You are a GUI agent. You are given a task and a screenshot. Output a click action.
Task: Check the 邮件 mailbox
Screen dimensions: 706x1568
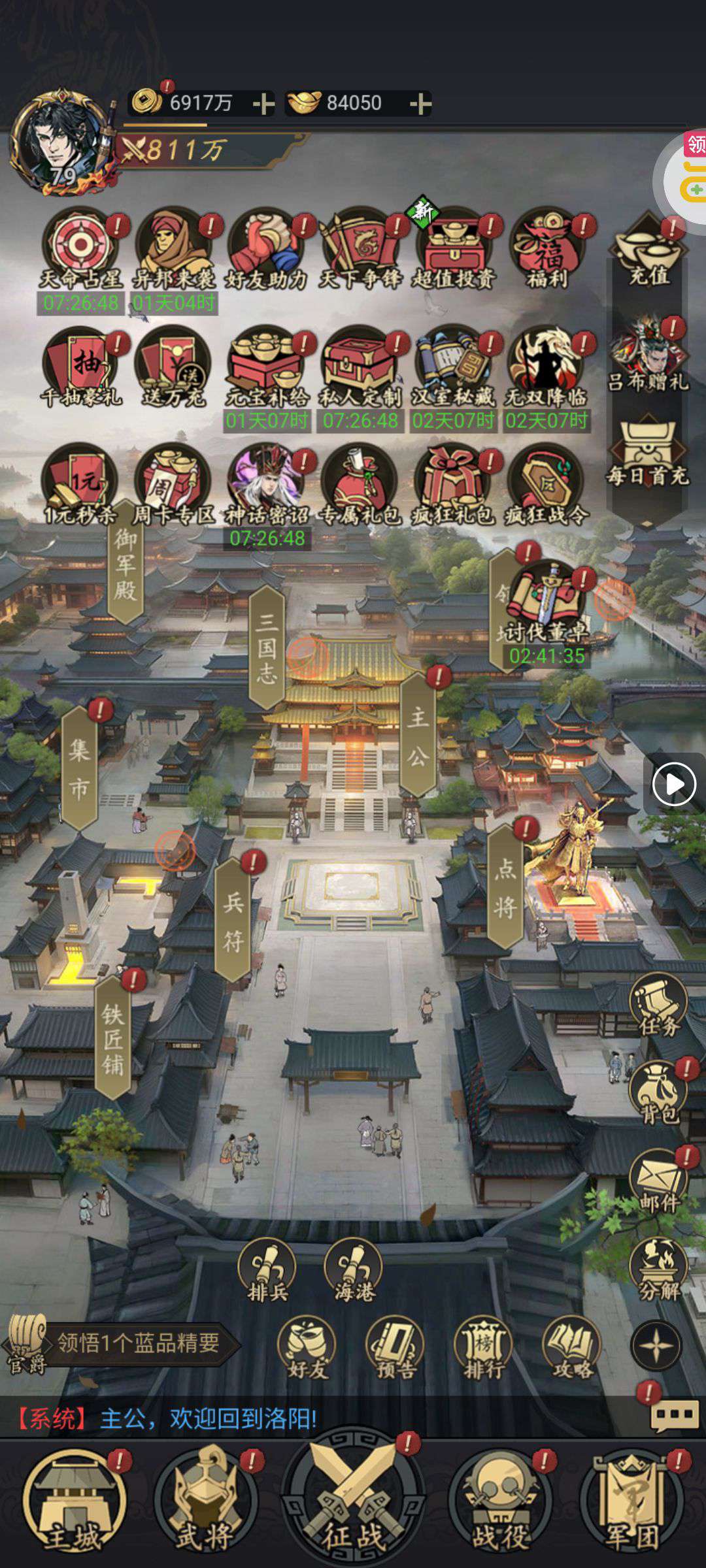click(x=658, y=1181)
